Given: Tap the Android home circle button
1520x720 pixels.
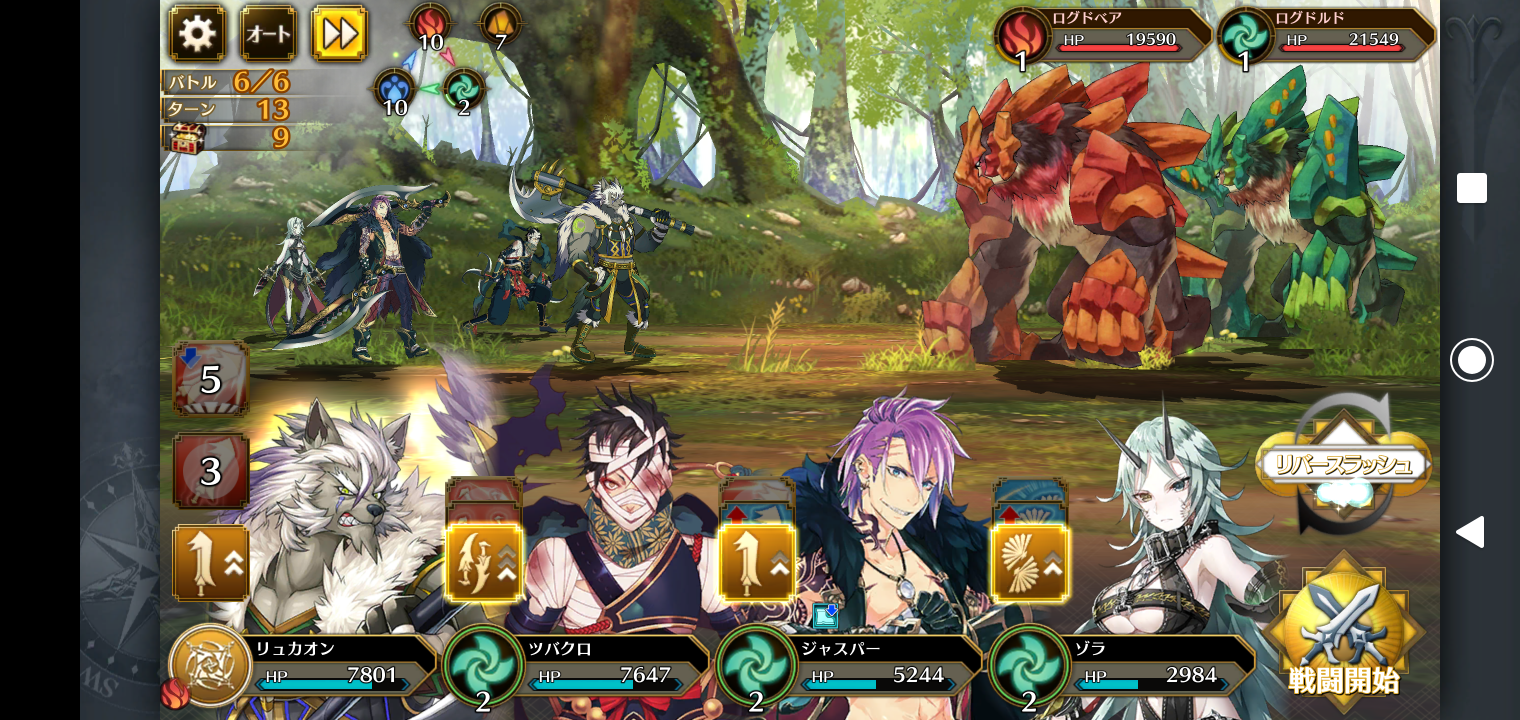Looking at the screenshot, I should coord(1471,360).
